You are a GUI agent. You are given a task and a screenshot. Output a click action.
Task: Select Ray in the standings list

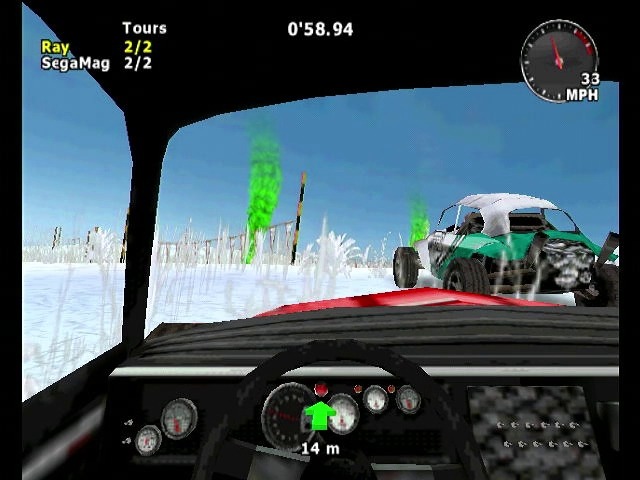click(54, 46)
